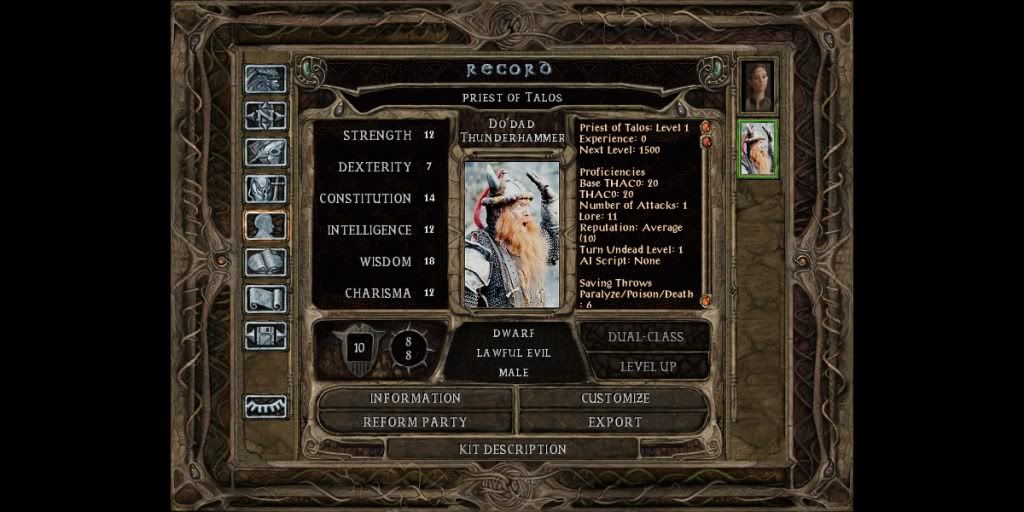
Task: Open the area map with compass icon
Action: (266, 115)
